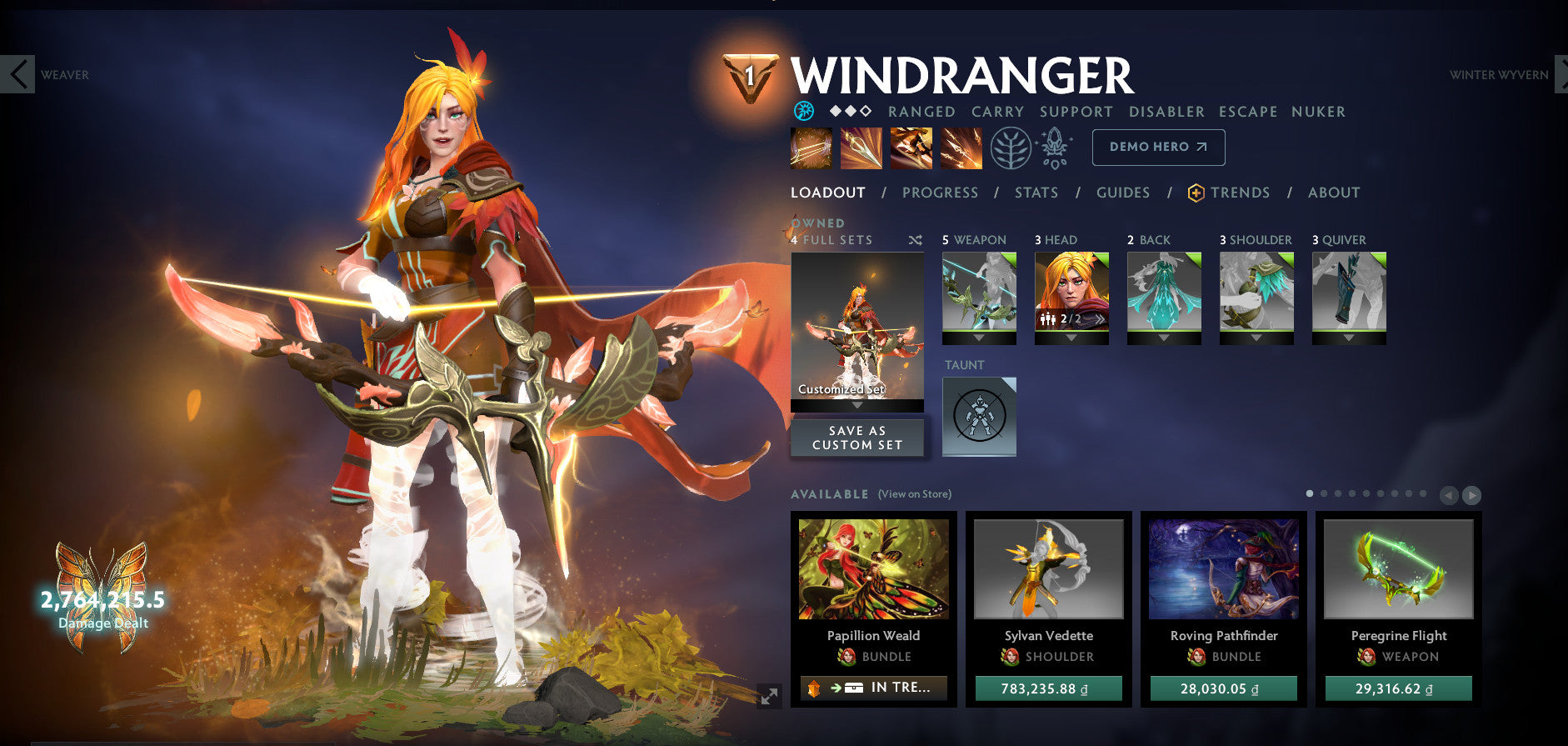Expand the Quiver slot dropdown arrow
The width and height of the screenshot is (1568, 746).
click(1349, 339)
